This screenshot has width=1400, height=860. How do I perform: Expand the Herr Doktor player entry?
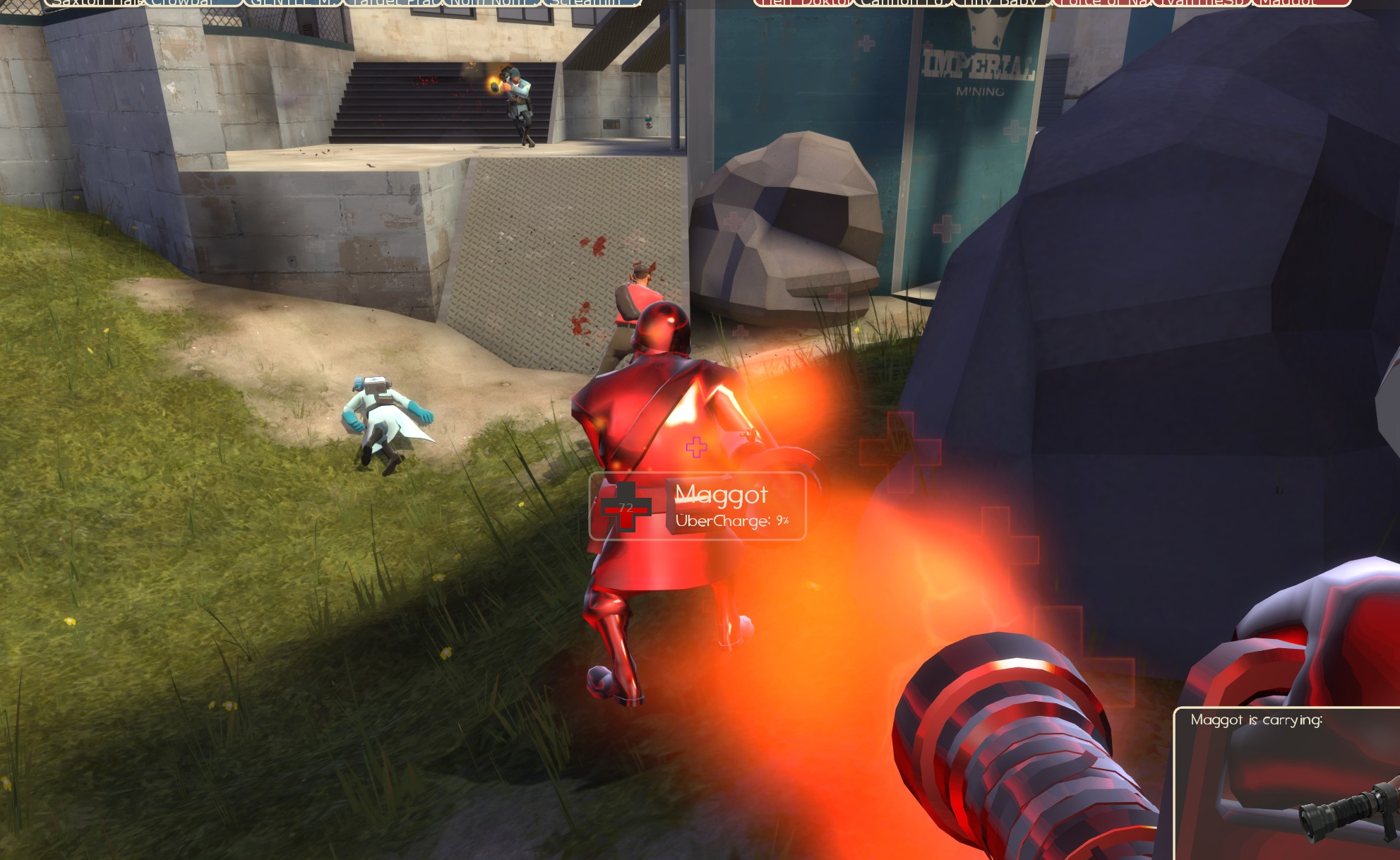[805, 4]
